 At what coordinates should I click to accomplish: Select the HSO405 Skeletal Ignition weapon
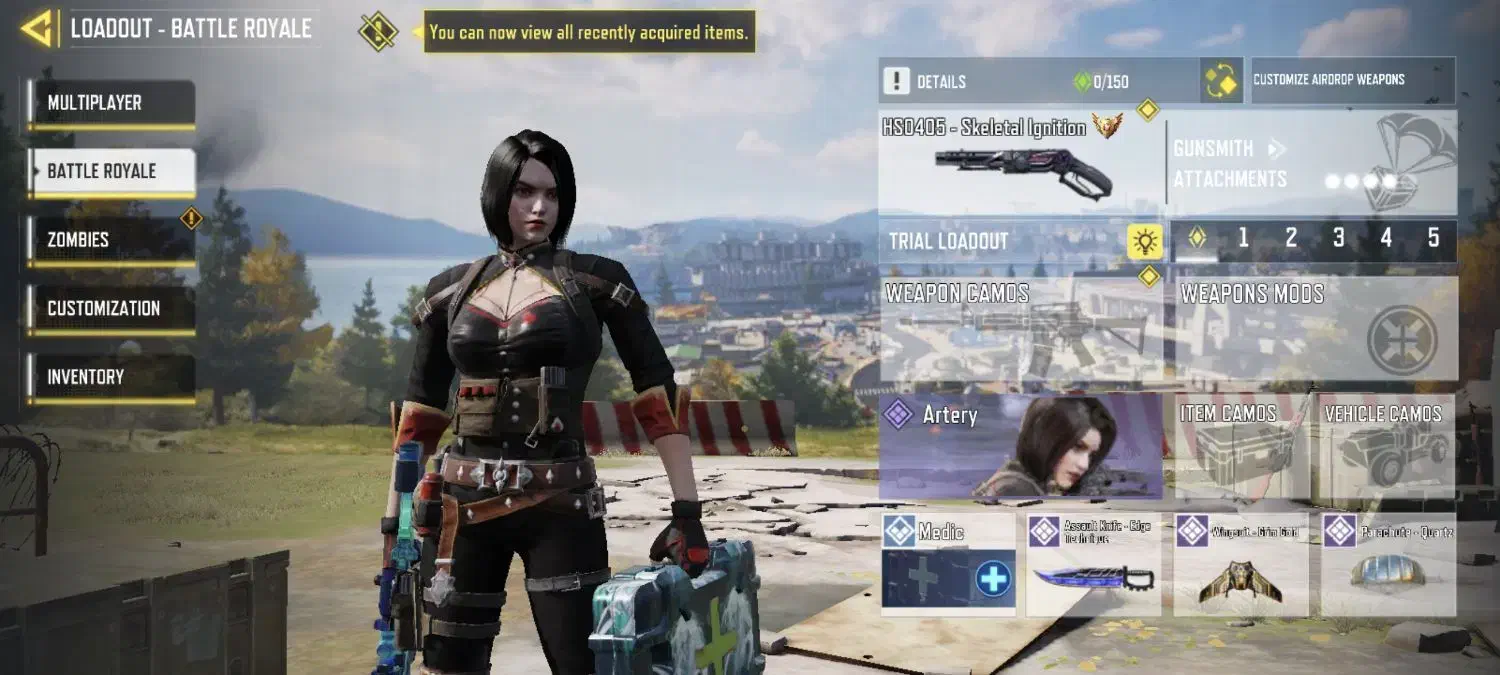click(1020, 162)
